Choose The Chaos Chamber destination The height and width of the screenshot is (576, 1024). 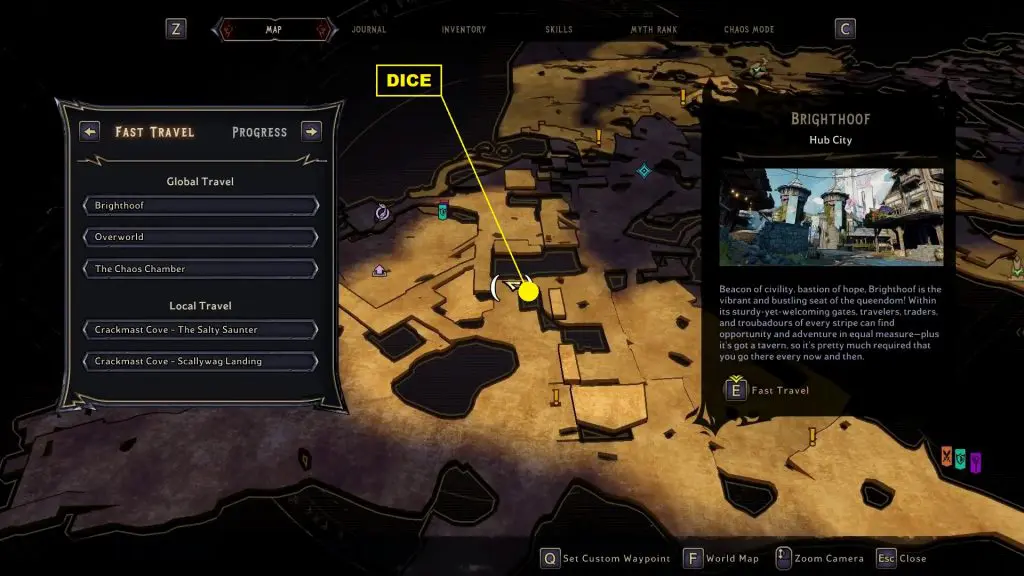click(201, 269)
